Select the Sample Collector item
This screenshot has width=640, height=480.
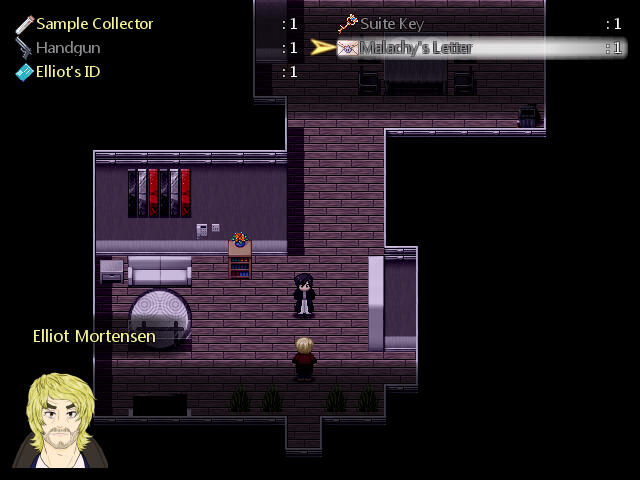click(94, 23)
